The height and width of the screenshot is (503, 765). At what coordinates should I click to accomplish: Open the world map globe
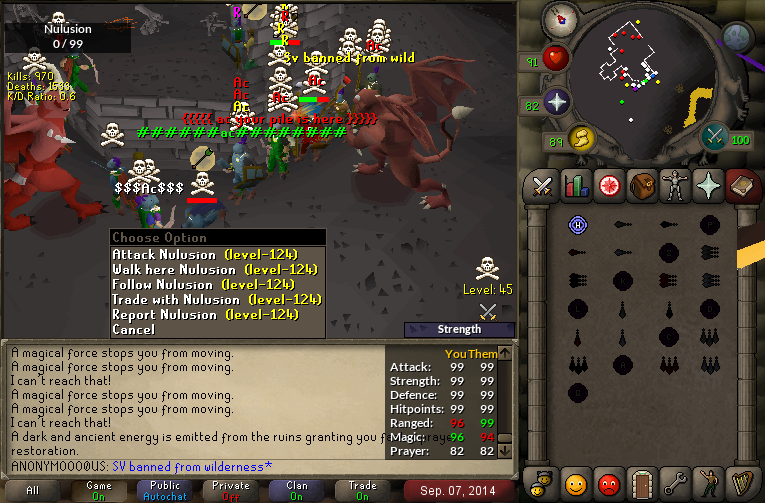tap(737, 38)
